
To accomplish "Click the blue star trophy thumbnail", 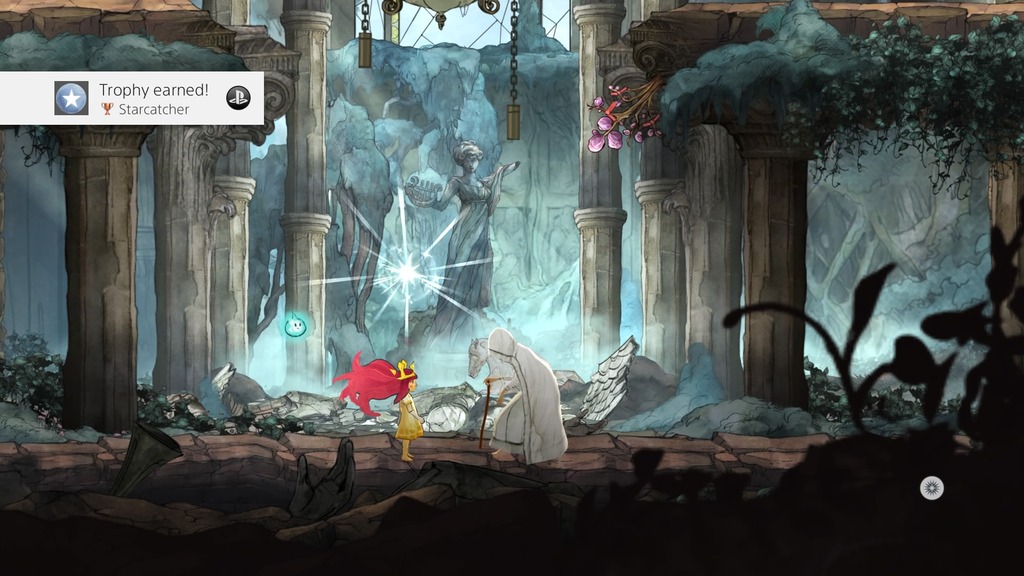I will 71,98.
